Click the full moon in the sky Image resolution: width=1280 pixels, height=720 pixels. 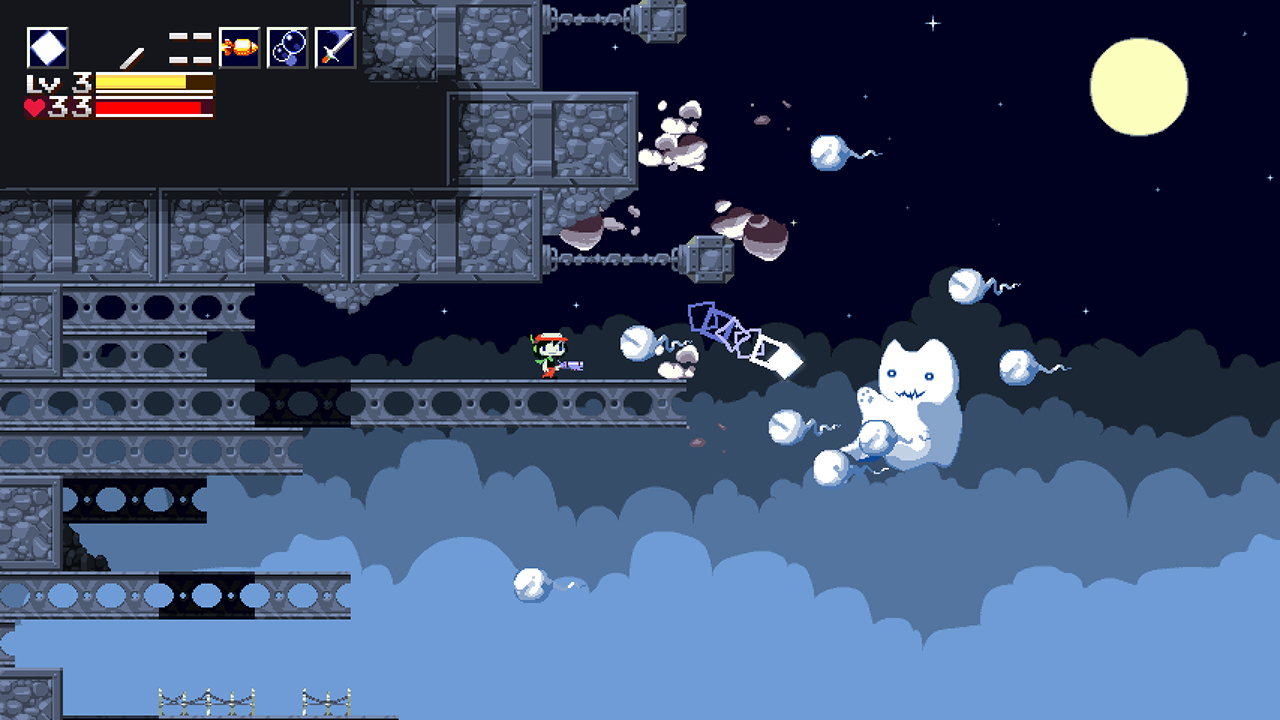1140,85
